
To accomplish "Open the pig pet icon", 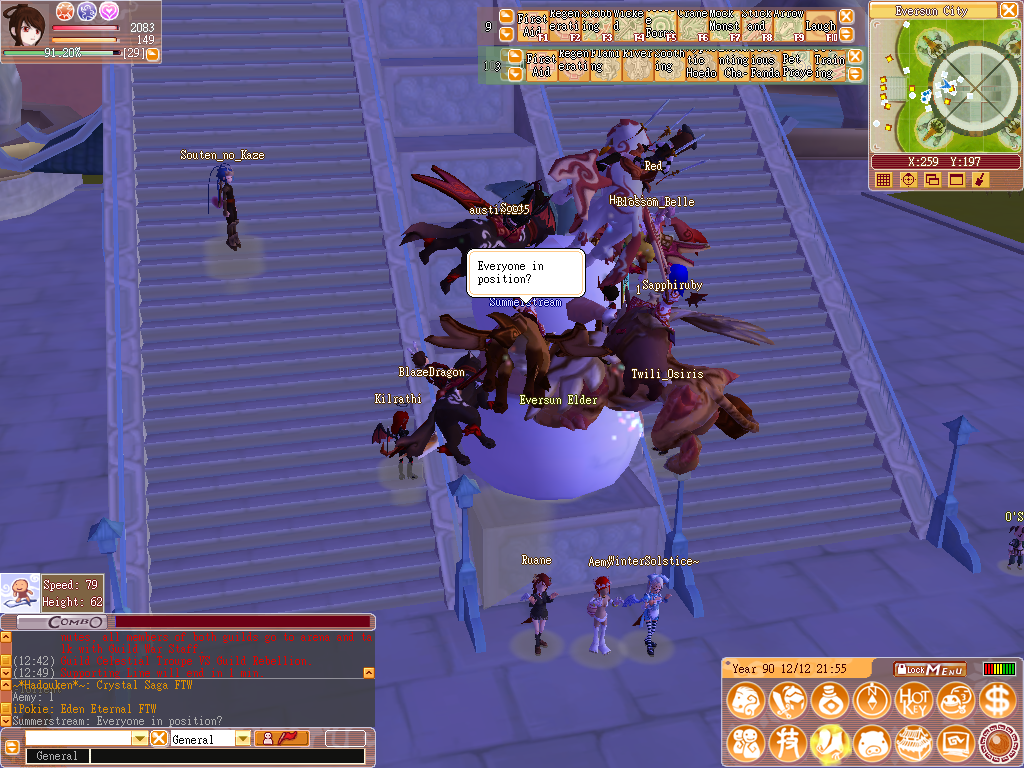I will pos(871,743).
